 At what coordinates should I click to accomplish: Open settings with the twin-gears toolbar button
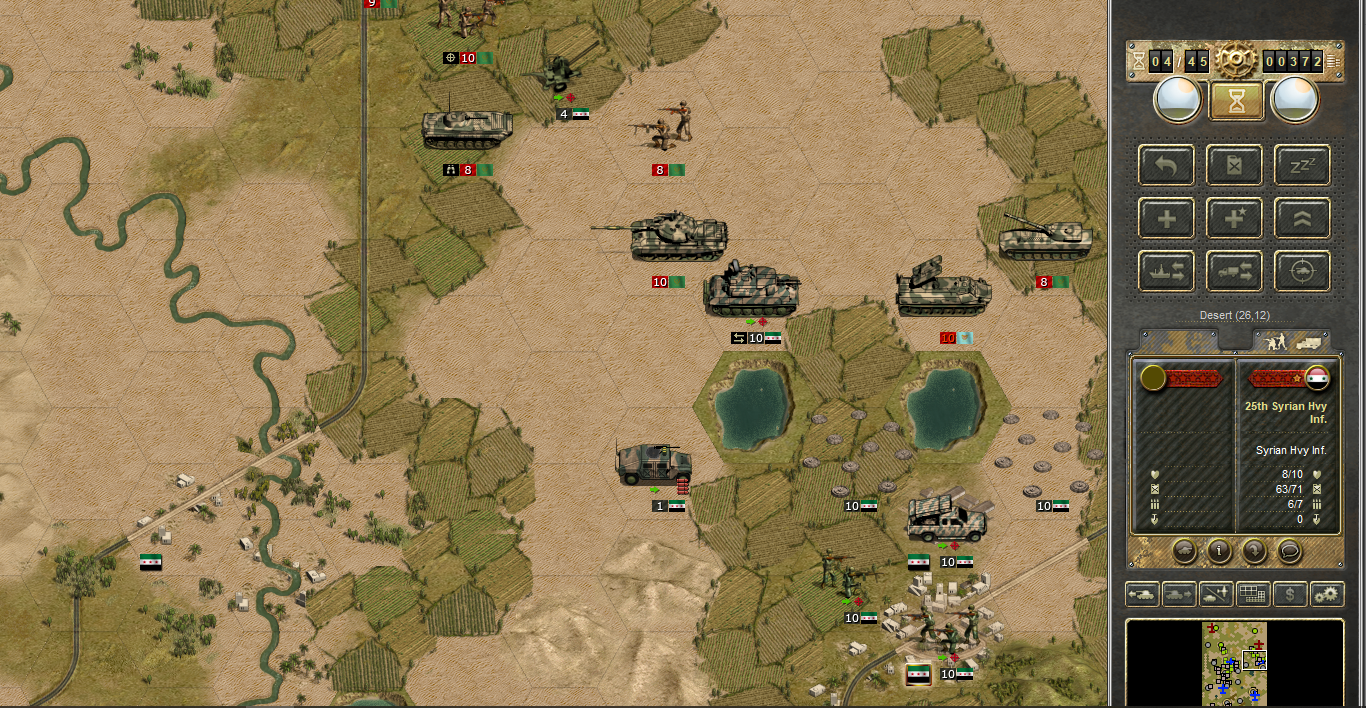pyautogui.click(x=1327, y=594)
